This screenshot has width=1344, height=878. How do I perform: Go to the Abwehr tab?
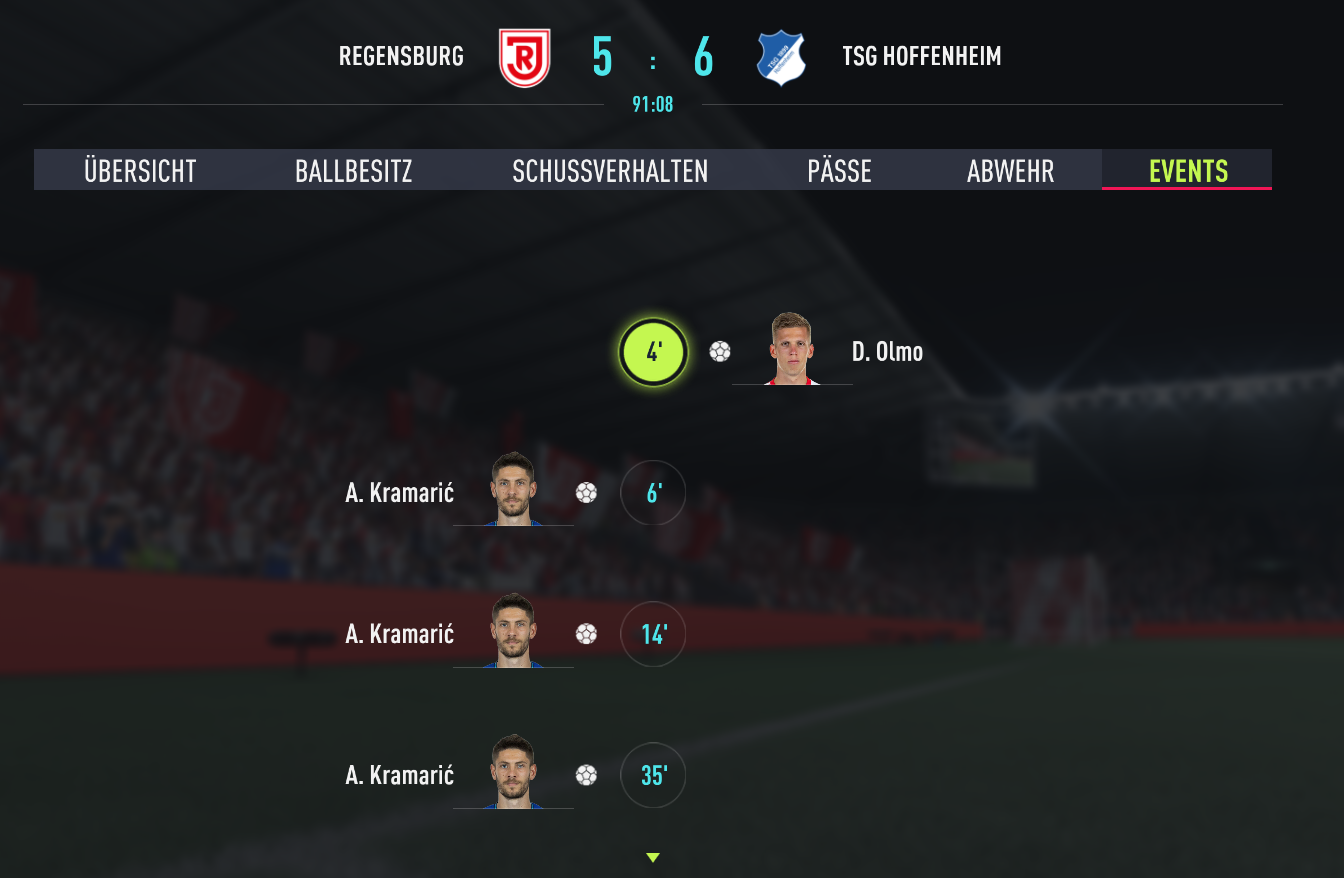click(x=1010, y=171)
